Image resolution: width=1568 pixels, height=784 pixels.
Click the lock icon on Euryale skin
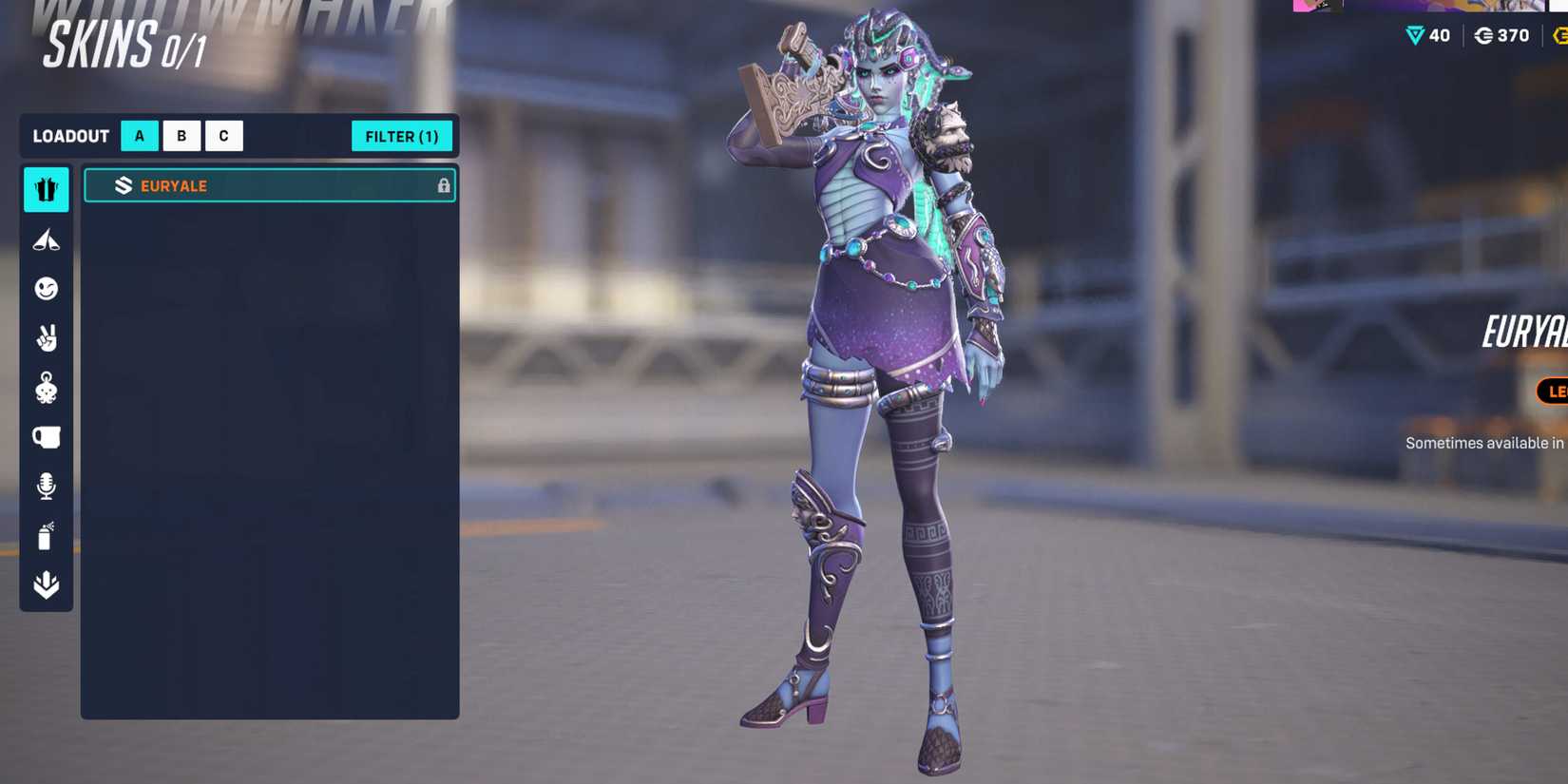pyautogui.click(x=443, y=185)
